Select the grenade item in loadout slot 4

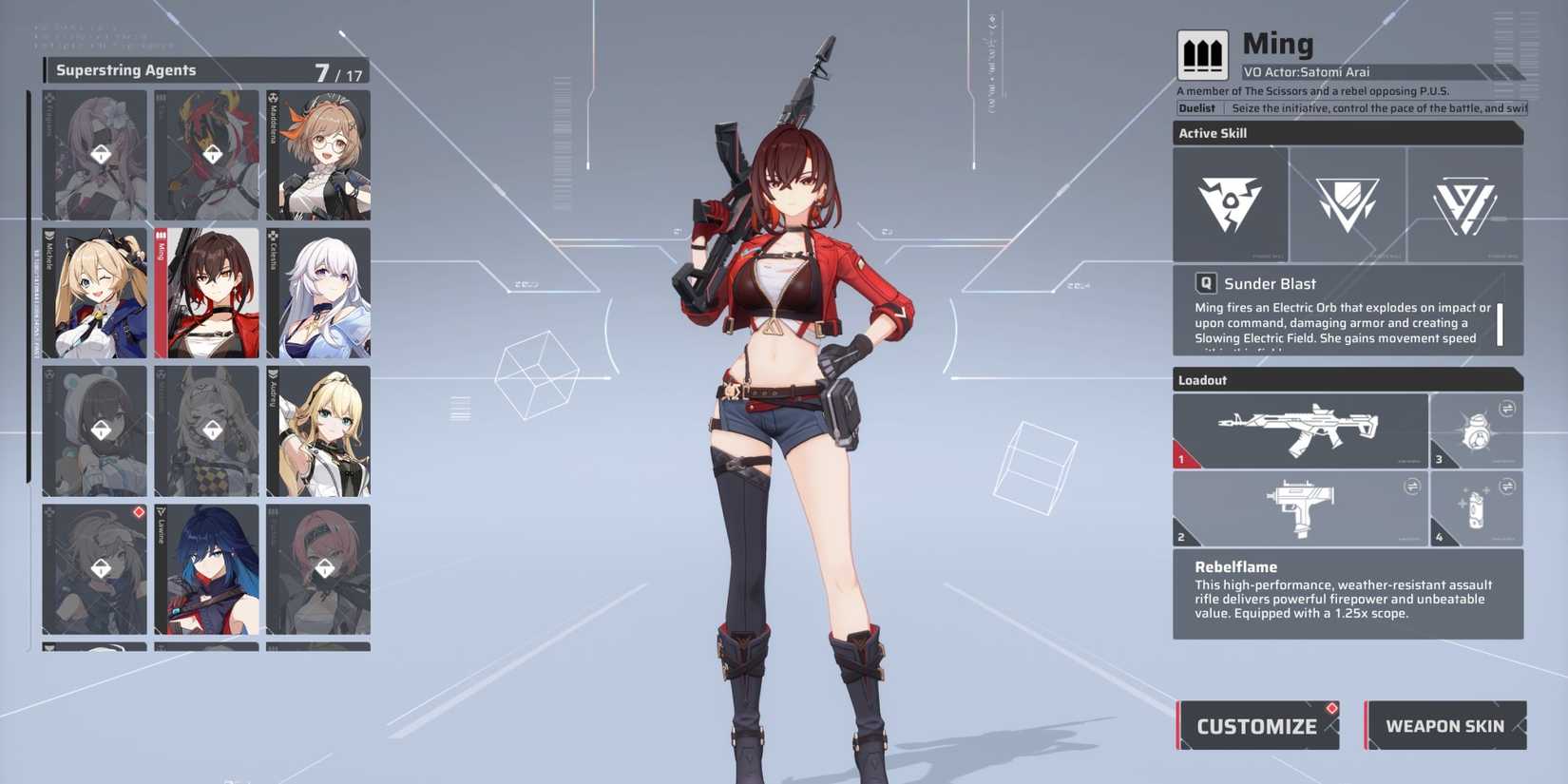[x=1476, y=509]
